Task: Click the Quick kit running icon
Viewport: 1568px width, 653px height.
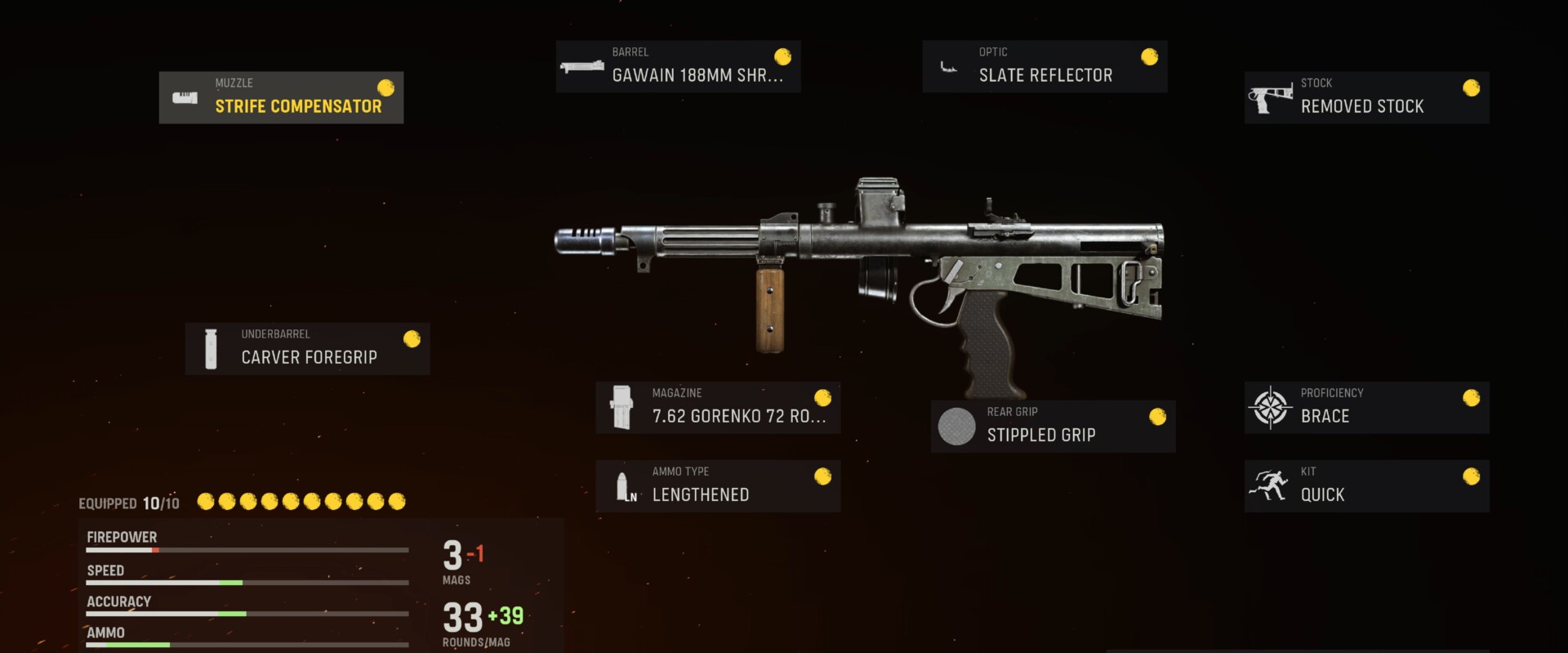Action: 1268,485
